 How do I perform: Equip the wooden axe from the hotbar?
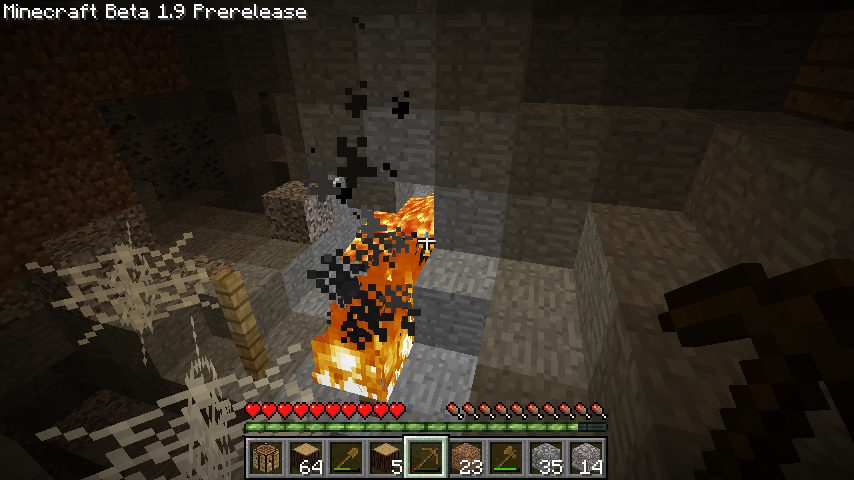[506, 458]
